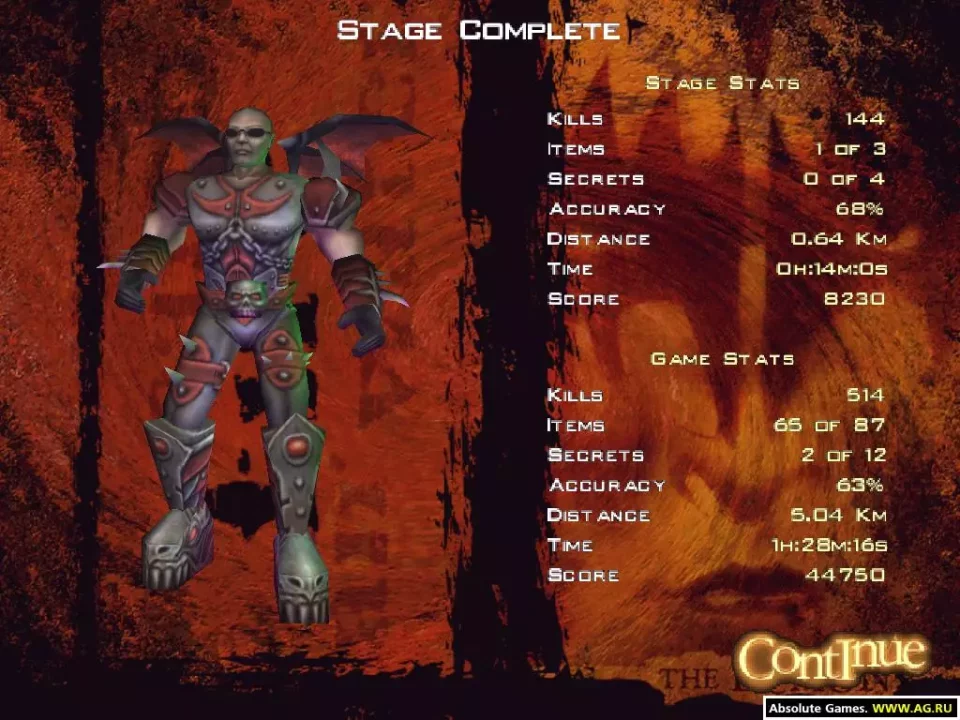Image resolution: width=960 pixels, height=720 pixels.
Task: Click Continue to proceed past stage stats
Action: [832, 657]
